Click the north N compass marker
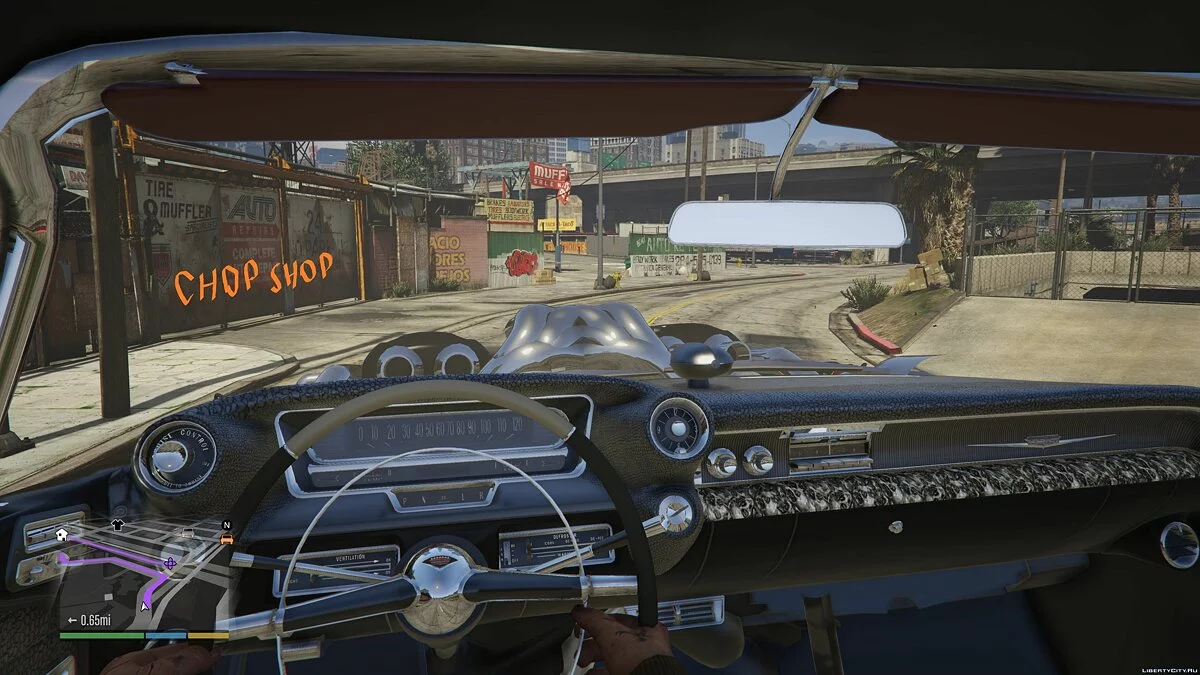Image resolution: width=1200 pixels, height=675 pixels. coord(227,524)
